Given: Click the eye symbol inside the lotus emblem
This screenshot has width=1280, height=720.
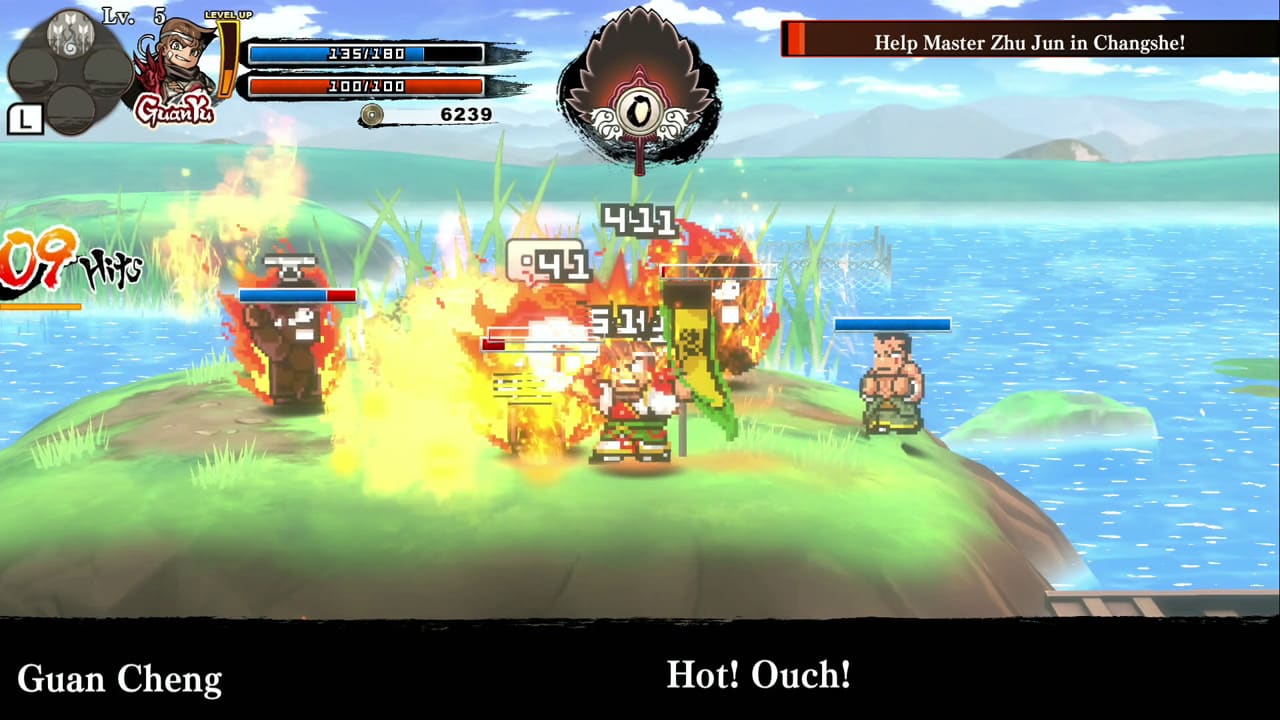Looking at the screenshot, I should click(641, 110).
